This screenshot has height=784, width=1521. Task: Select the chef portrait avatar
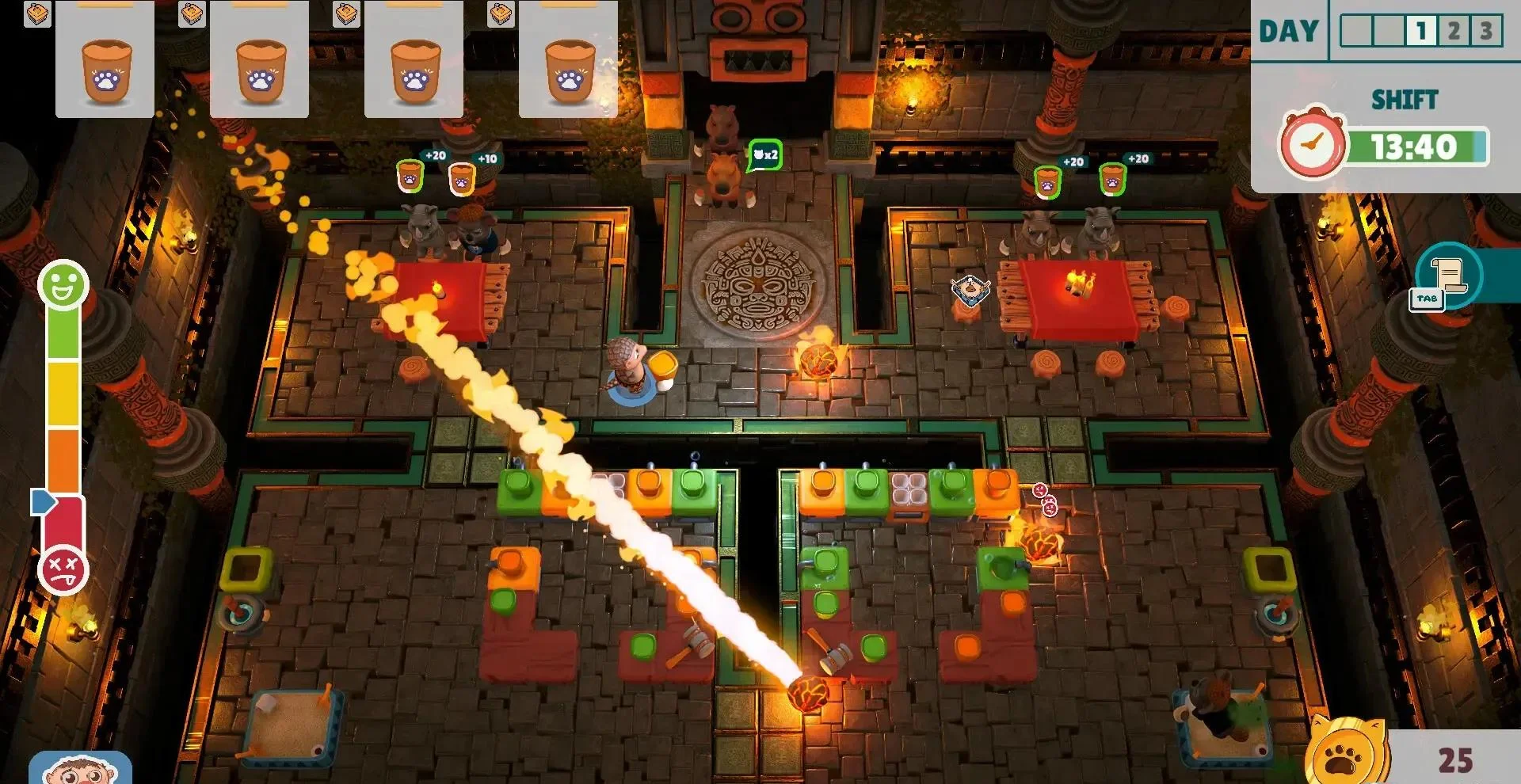(79, 768)
